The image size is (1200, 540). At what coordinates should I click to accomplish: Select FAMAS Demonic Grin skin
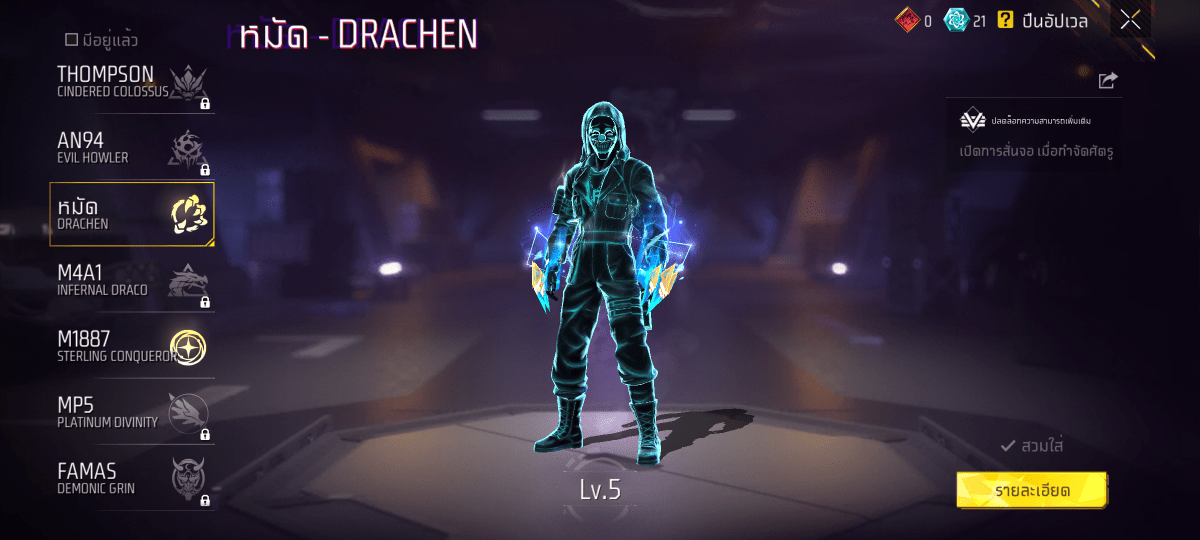pos(133,479)
